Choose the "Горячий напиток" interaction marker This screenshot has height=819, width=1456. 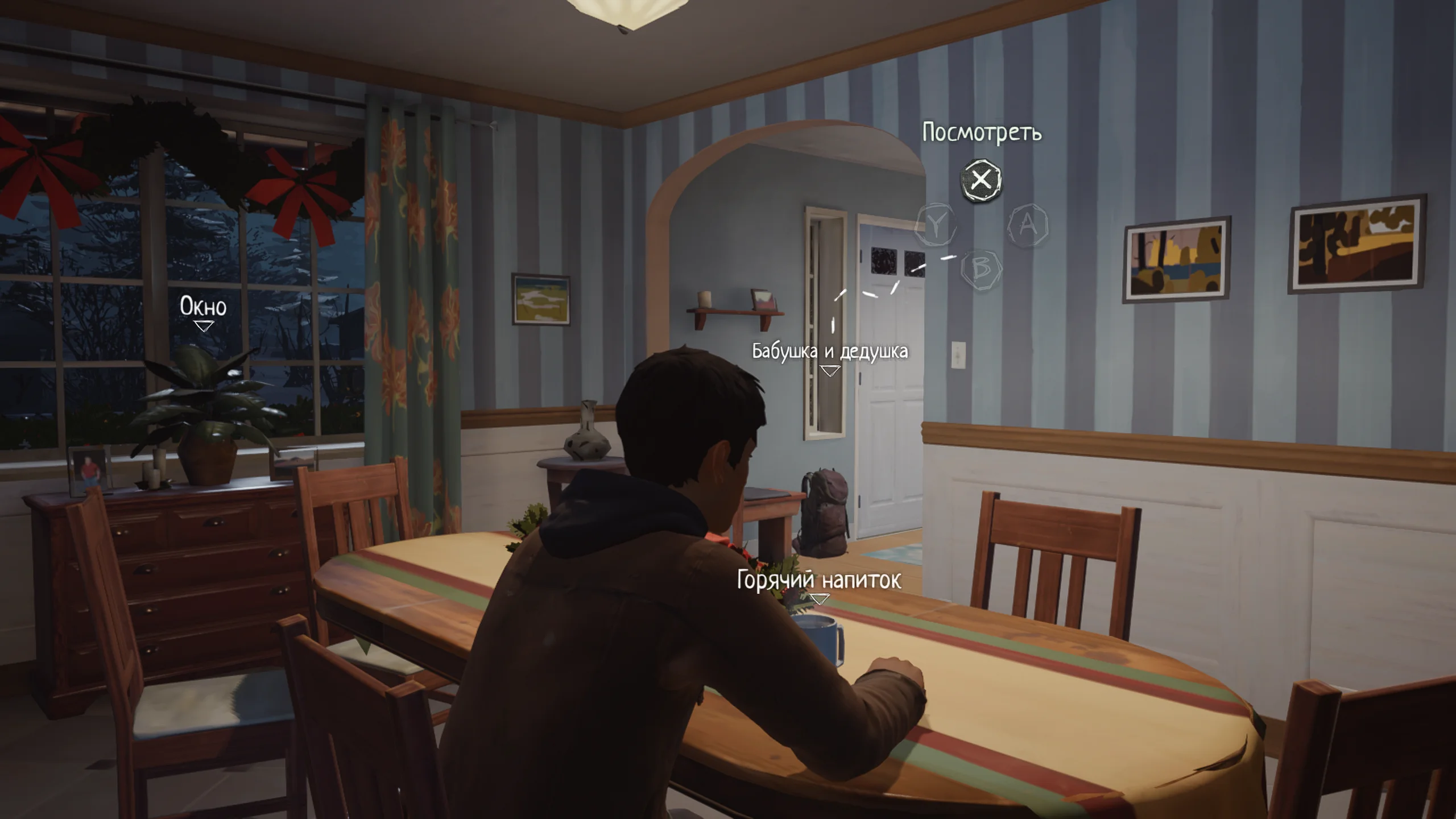[x=819, y=599]
